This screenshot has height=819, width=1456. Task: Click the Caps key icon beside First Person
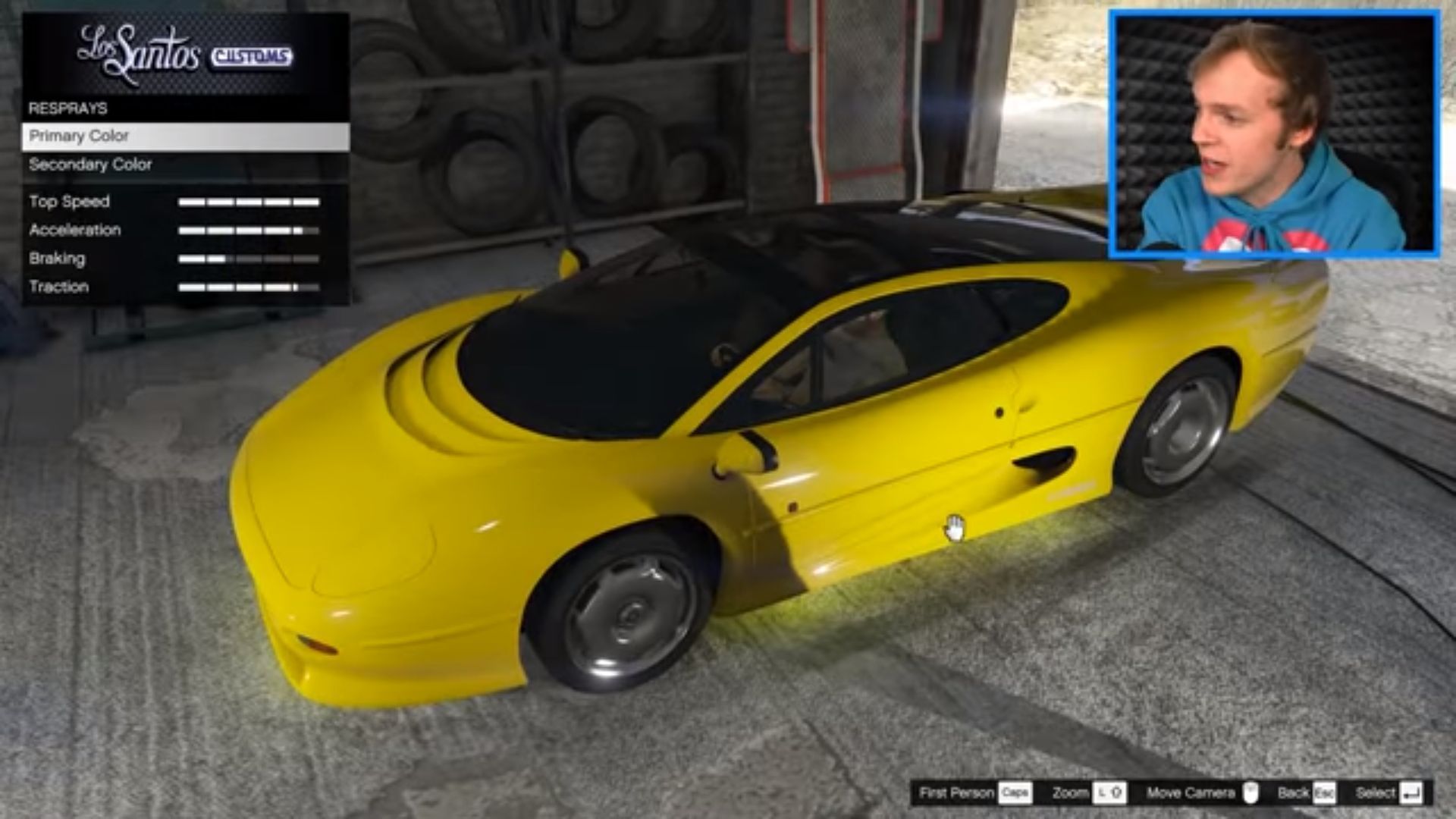click(1017, 793)
